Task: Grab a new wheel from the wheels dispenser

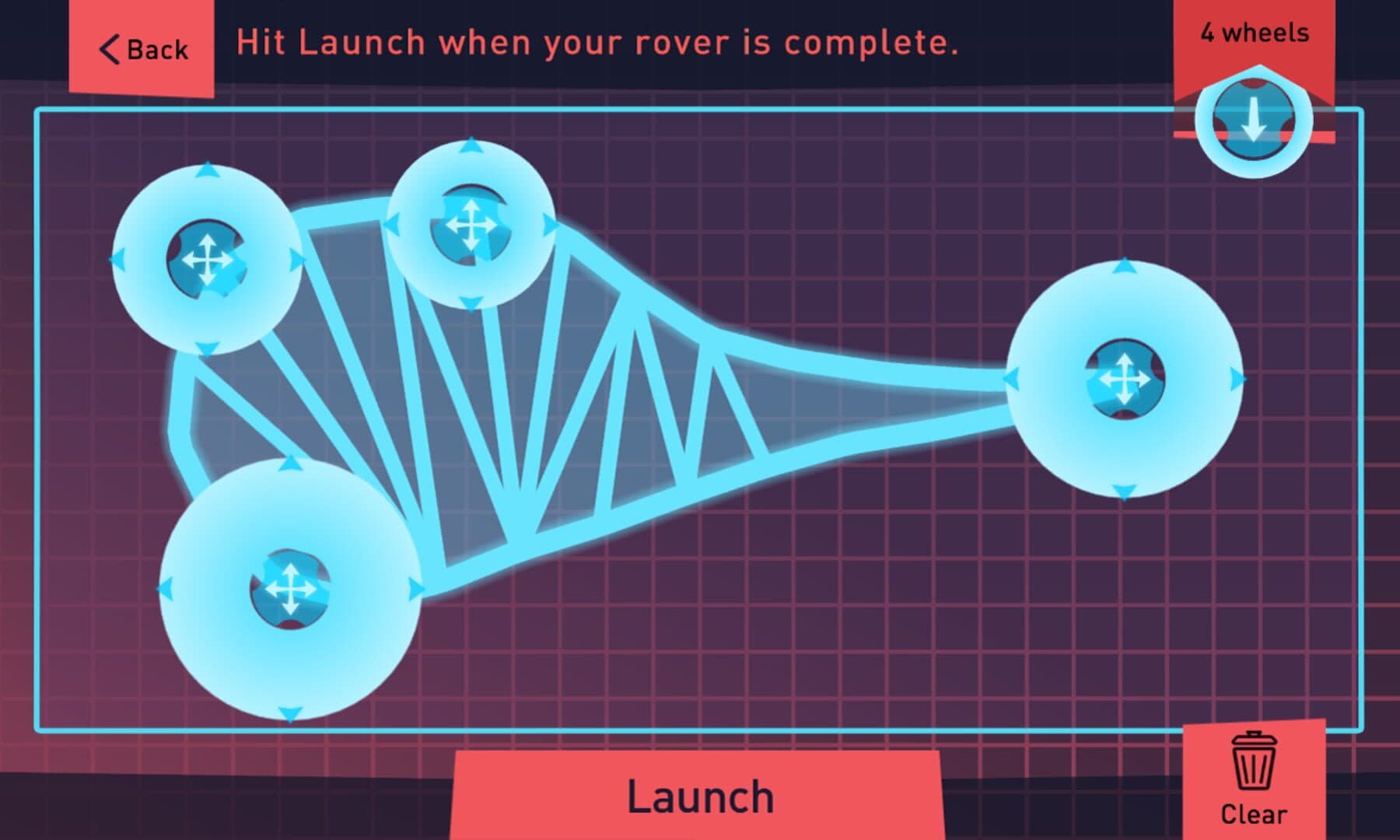Action: click(1253, 121)
